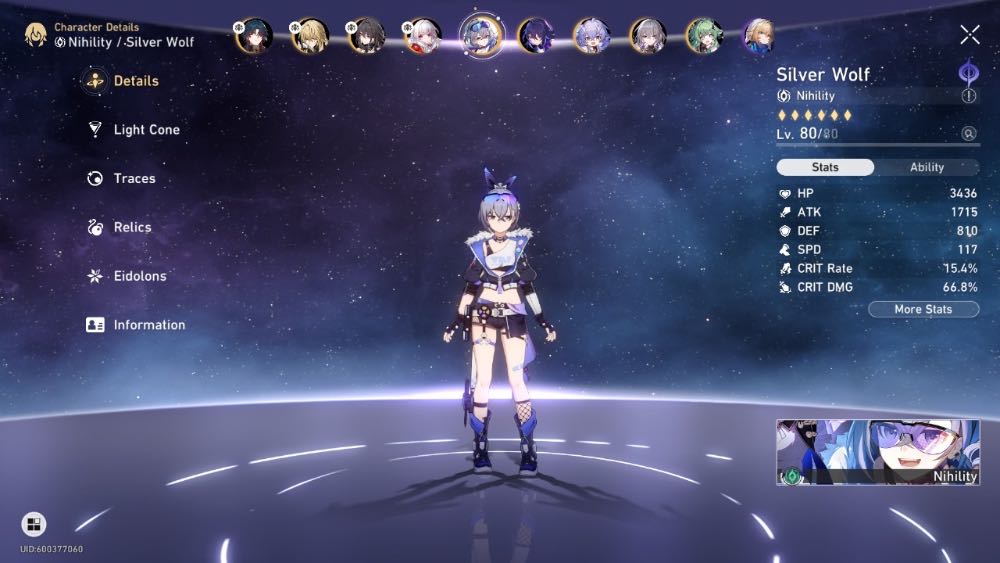Click the four-square grid icon above the UID
The width and height of the screenshot is (1000, 563).
point(33,524)
